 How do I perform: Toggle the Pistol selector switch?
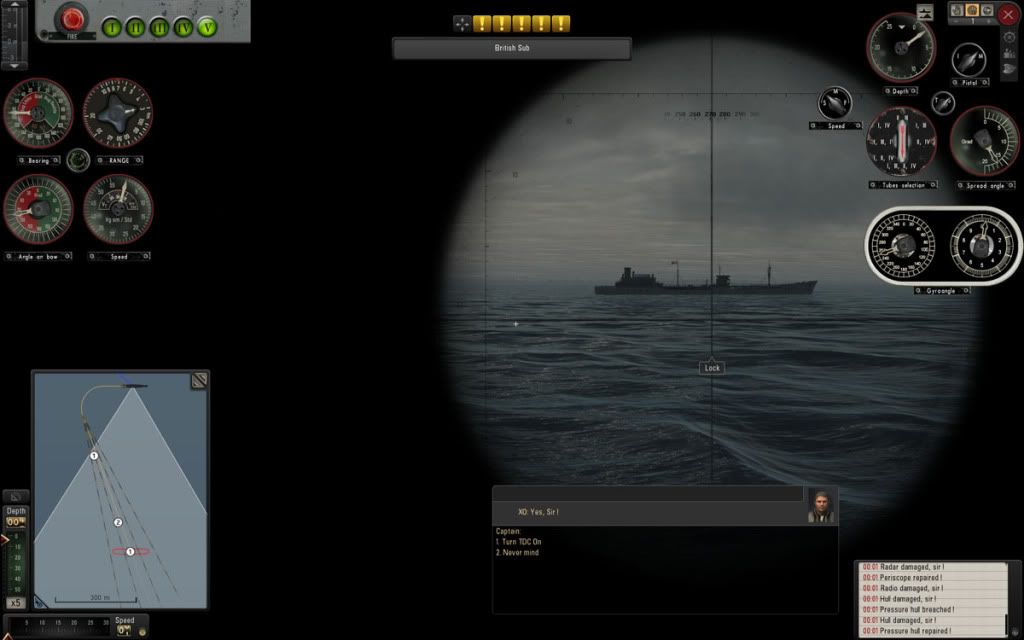pos(968,59)
